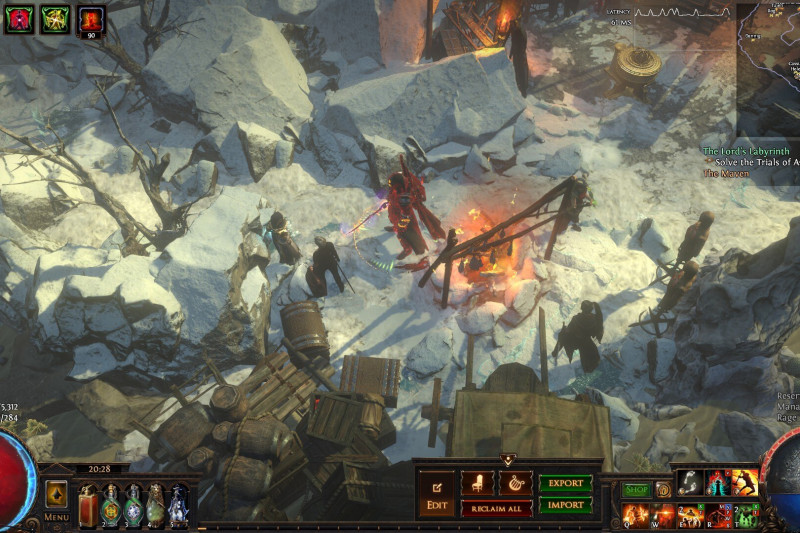Select the chair decorations icon
Viewport: 800px width, 533px height.
(x=478, y=483)
